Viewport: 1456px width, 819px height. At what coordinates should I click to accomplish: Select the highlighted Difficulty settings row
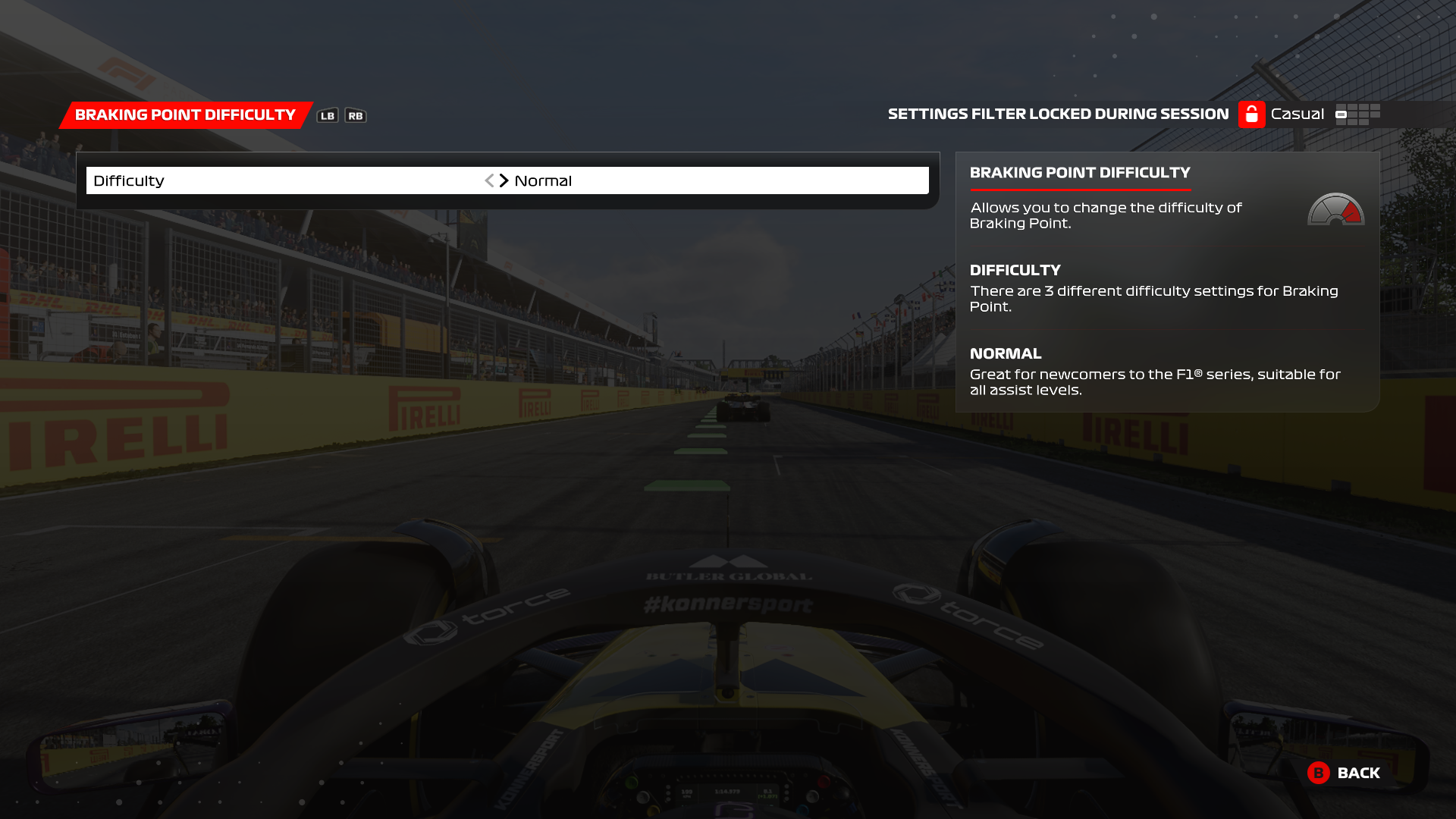coord(508,180)
